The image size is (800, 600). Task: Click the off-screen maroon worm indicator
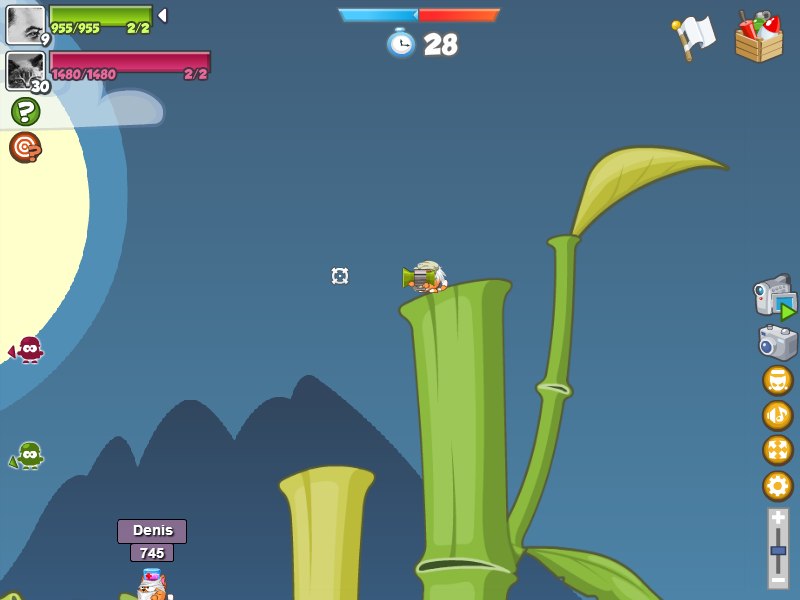pyautogui.click(x=27, y=350)
